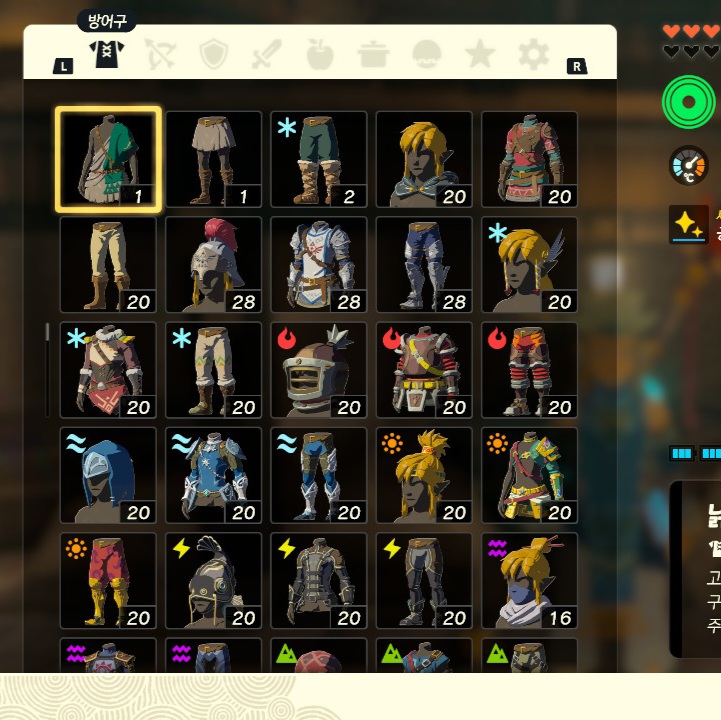This screenshot has width=721, height=720.
Task: Select the Soldier's Helm with red plume
Action: click(x=214, y=265)
